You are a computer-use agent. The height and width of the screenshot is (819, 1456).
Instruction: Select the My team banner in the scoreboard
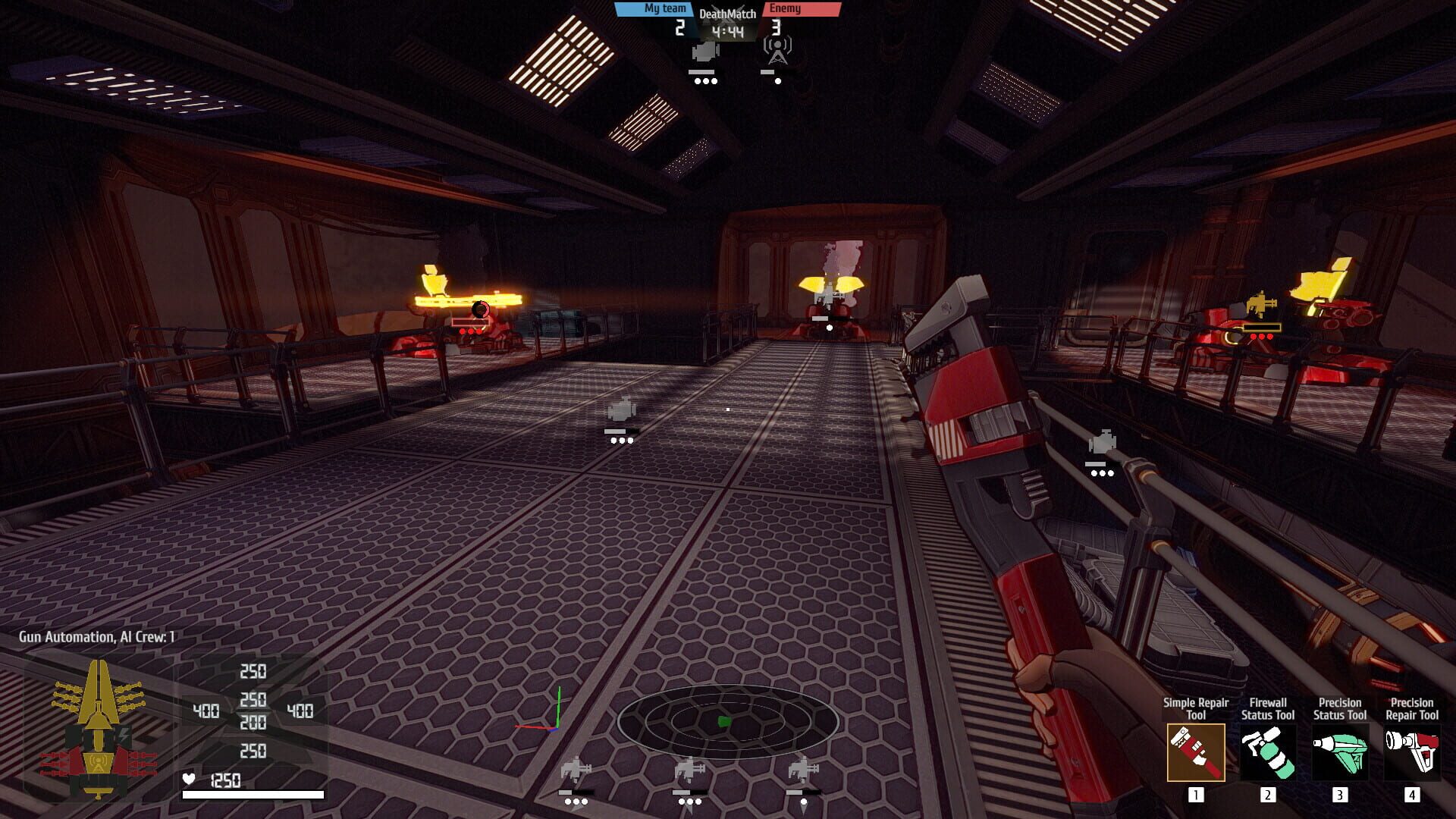pos(664,9)
